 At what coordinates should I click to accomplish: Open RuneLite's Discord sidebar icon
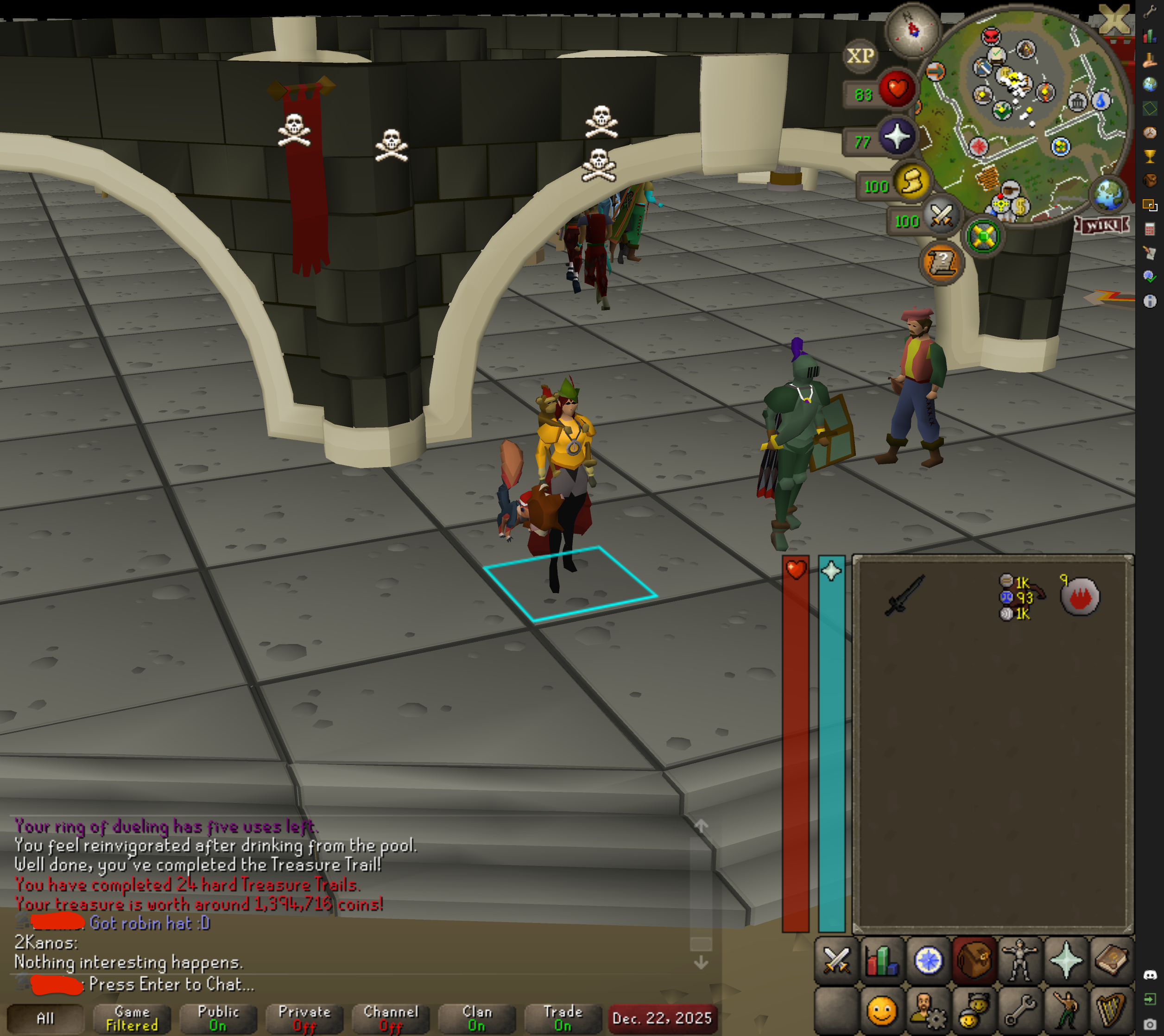click(x=1150, y=975)
